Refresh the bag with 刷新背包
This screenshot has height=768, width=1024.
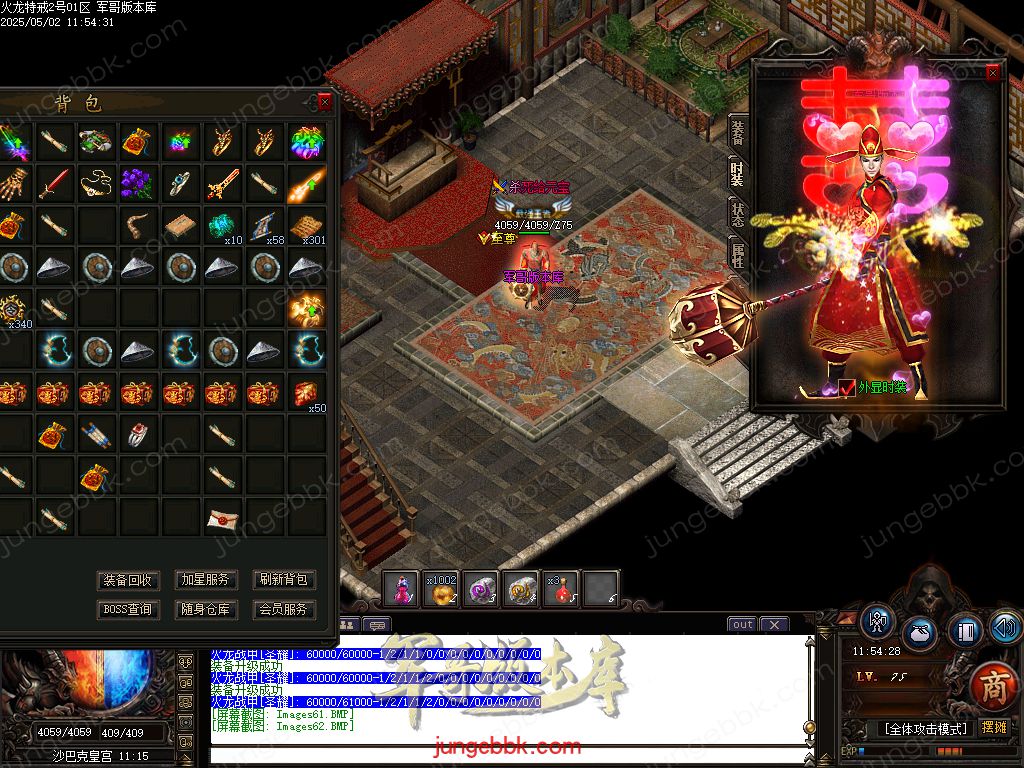click(x=284, y=580)
